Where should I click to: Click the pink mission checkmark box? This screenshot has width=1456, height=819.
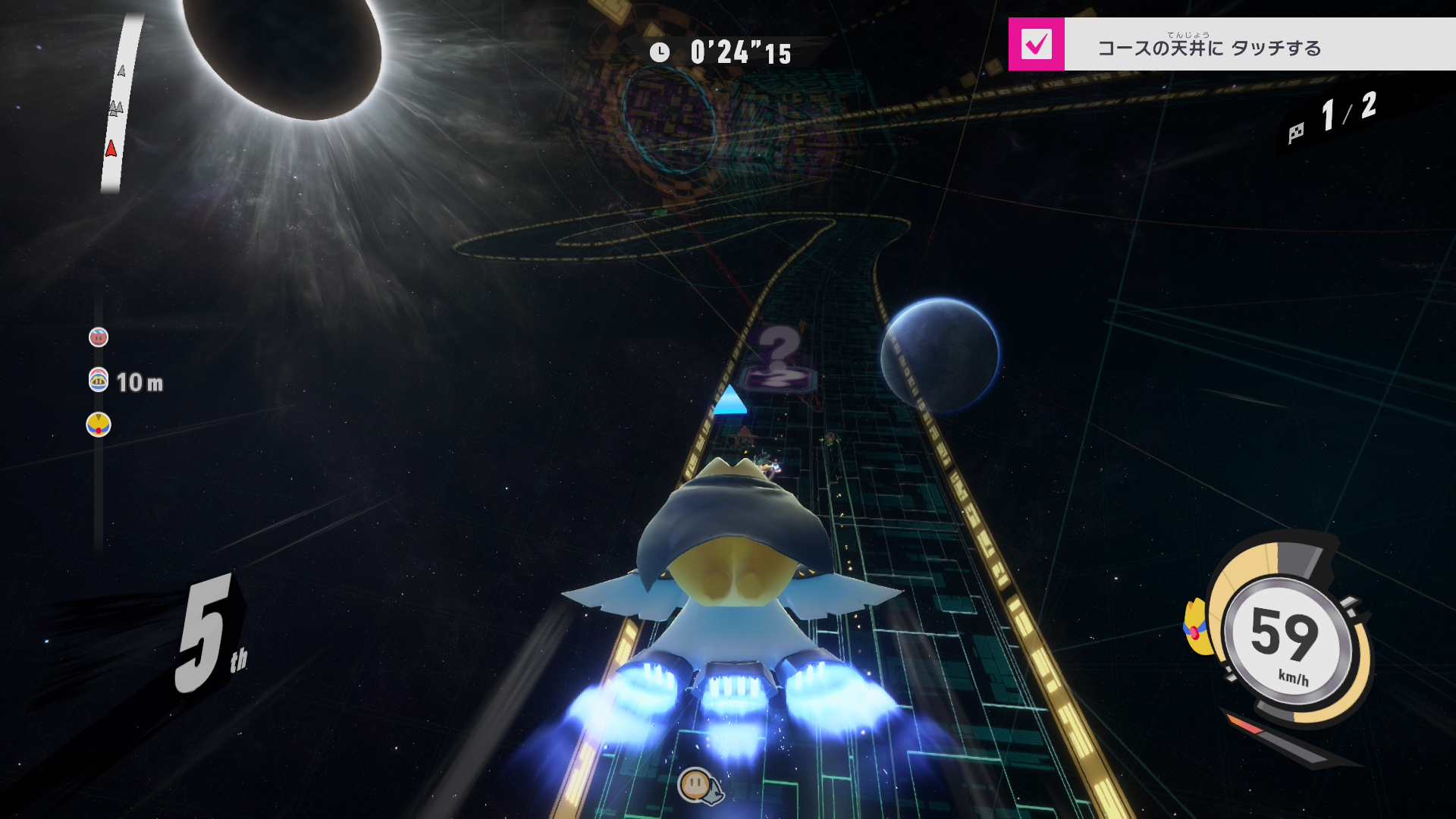(1036, 44)
